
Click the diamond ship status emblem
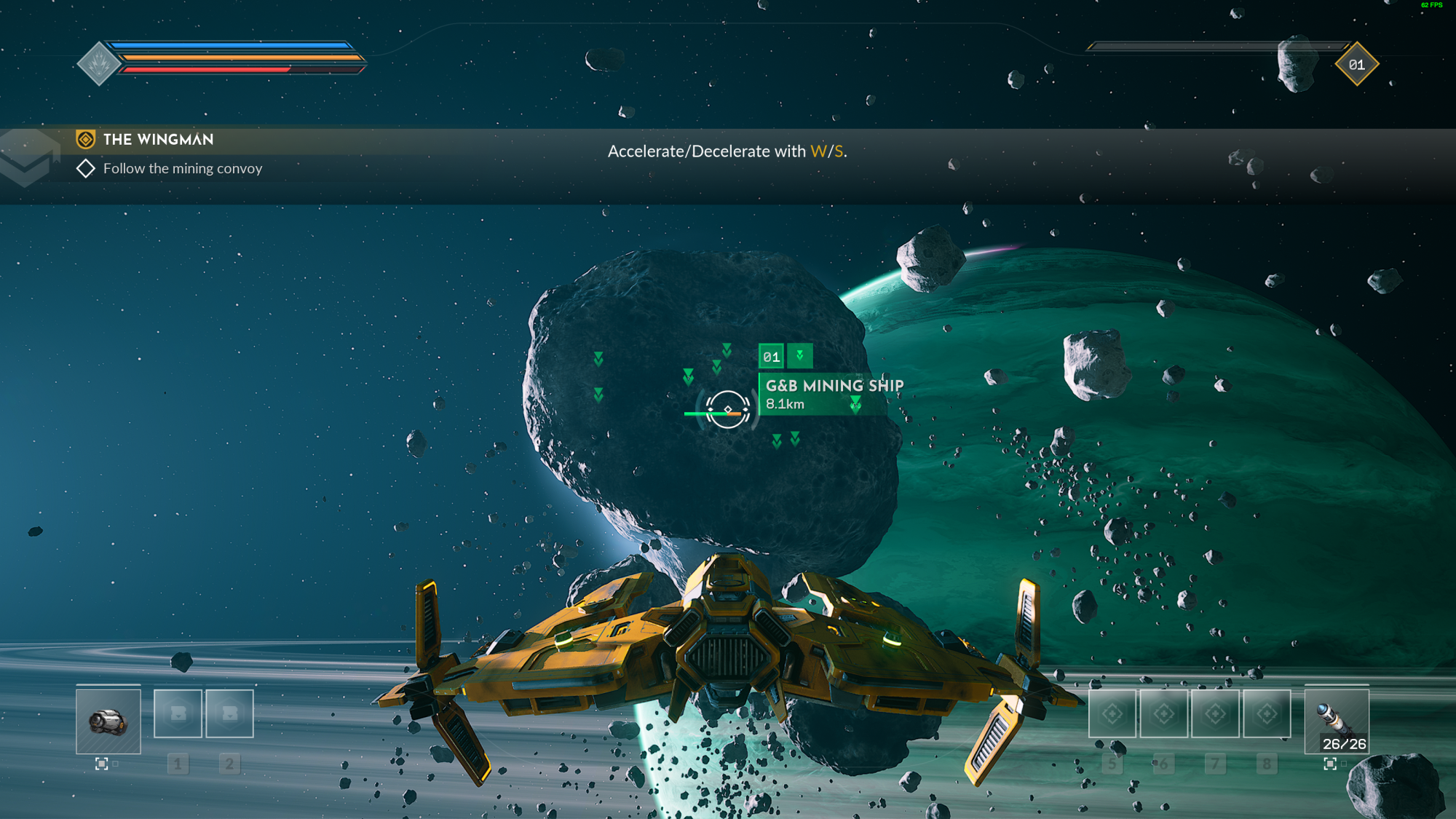click(x=99, y=64)
